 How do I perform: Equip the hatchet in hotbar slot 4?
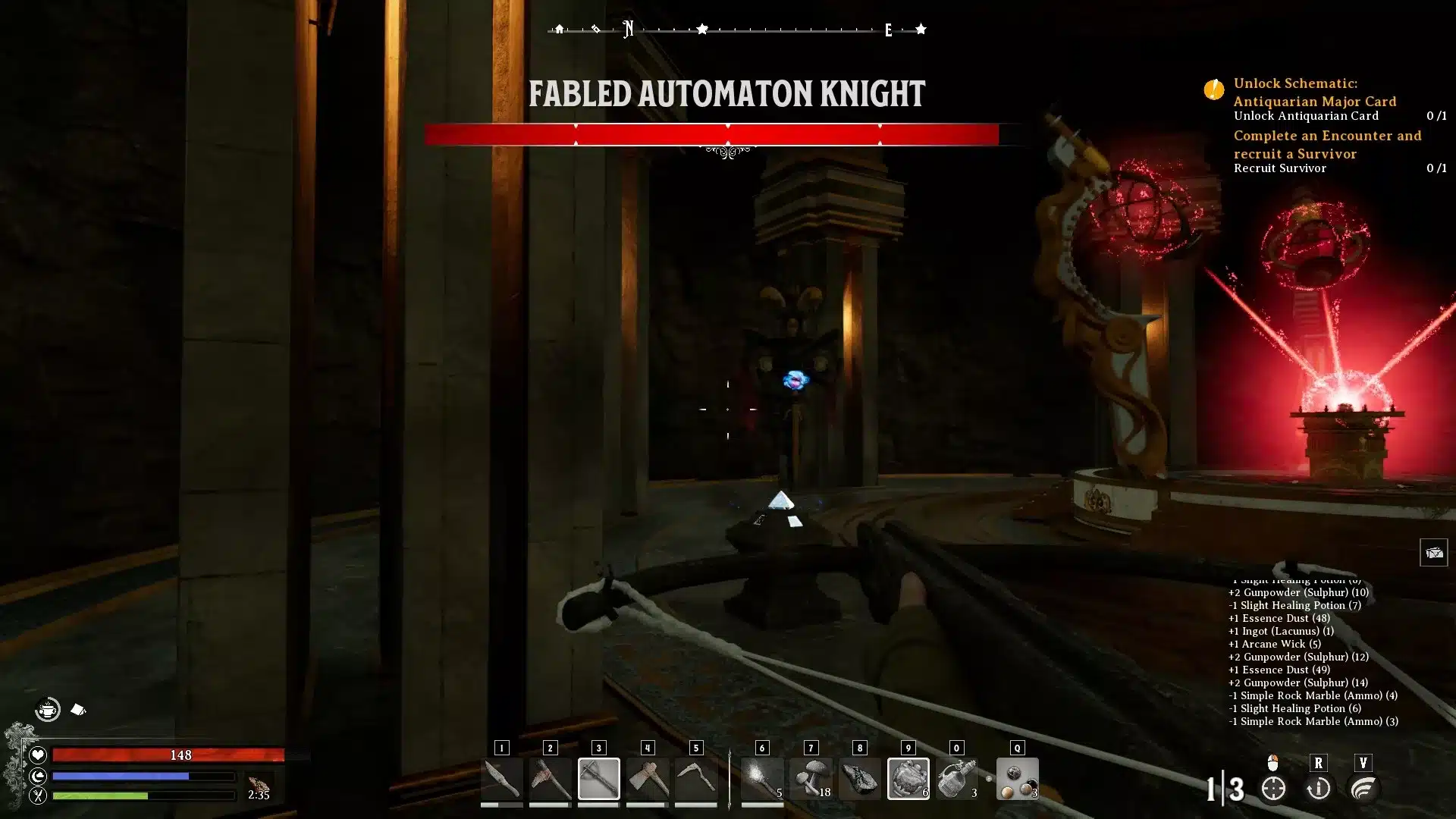(647, 779)
